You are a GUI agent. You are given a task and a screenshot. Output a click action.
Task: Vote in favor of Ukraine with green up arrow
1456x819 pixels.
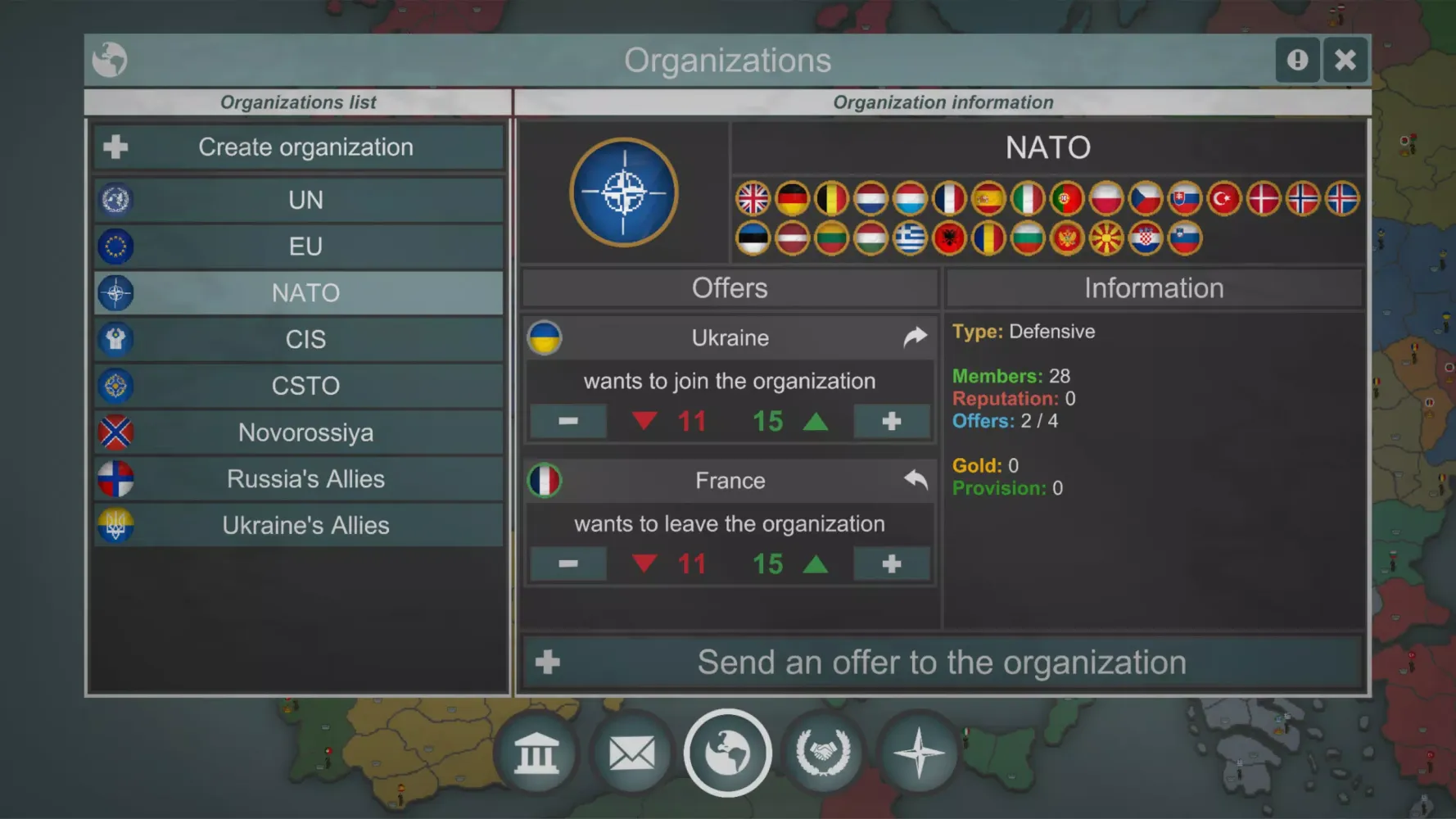click(x=816, y=421)
